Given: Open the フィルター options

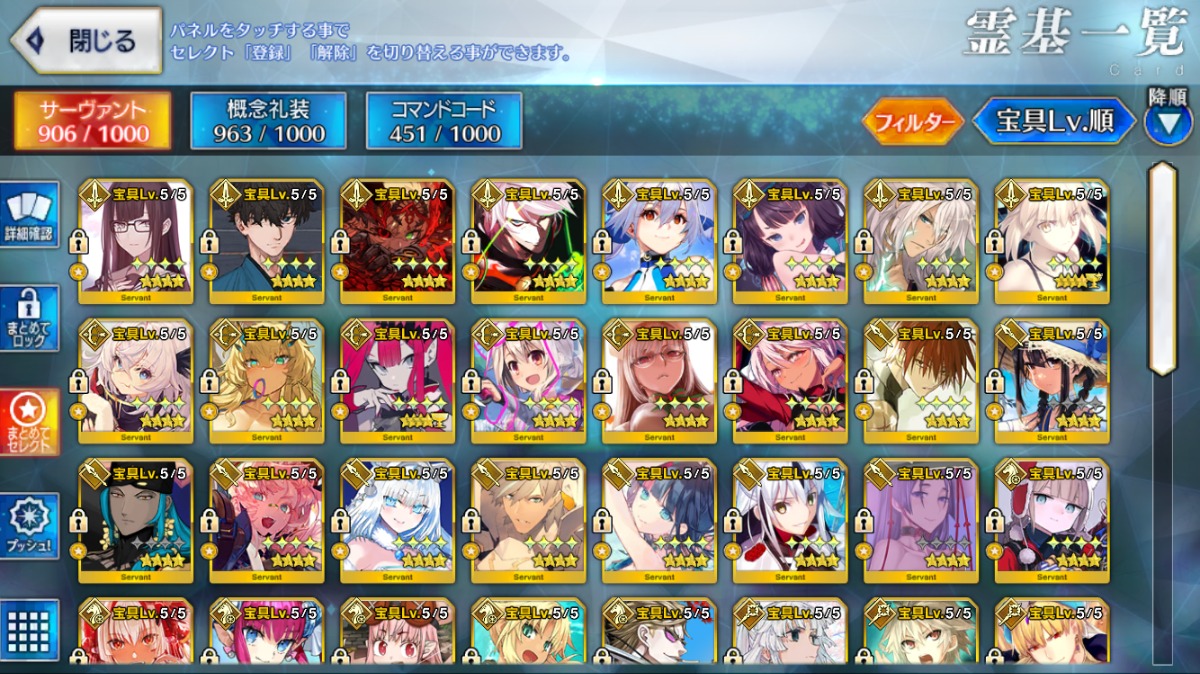Looking at the screenshot, I should coord(912,122).
